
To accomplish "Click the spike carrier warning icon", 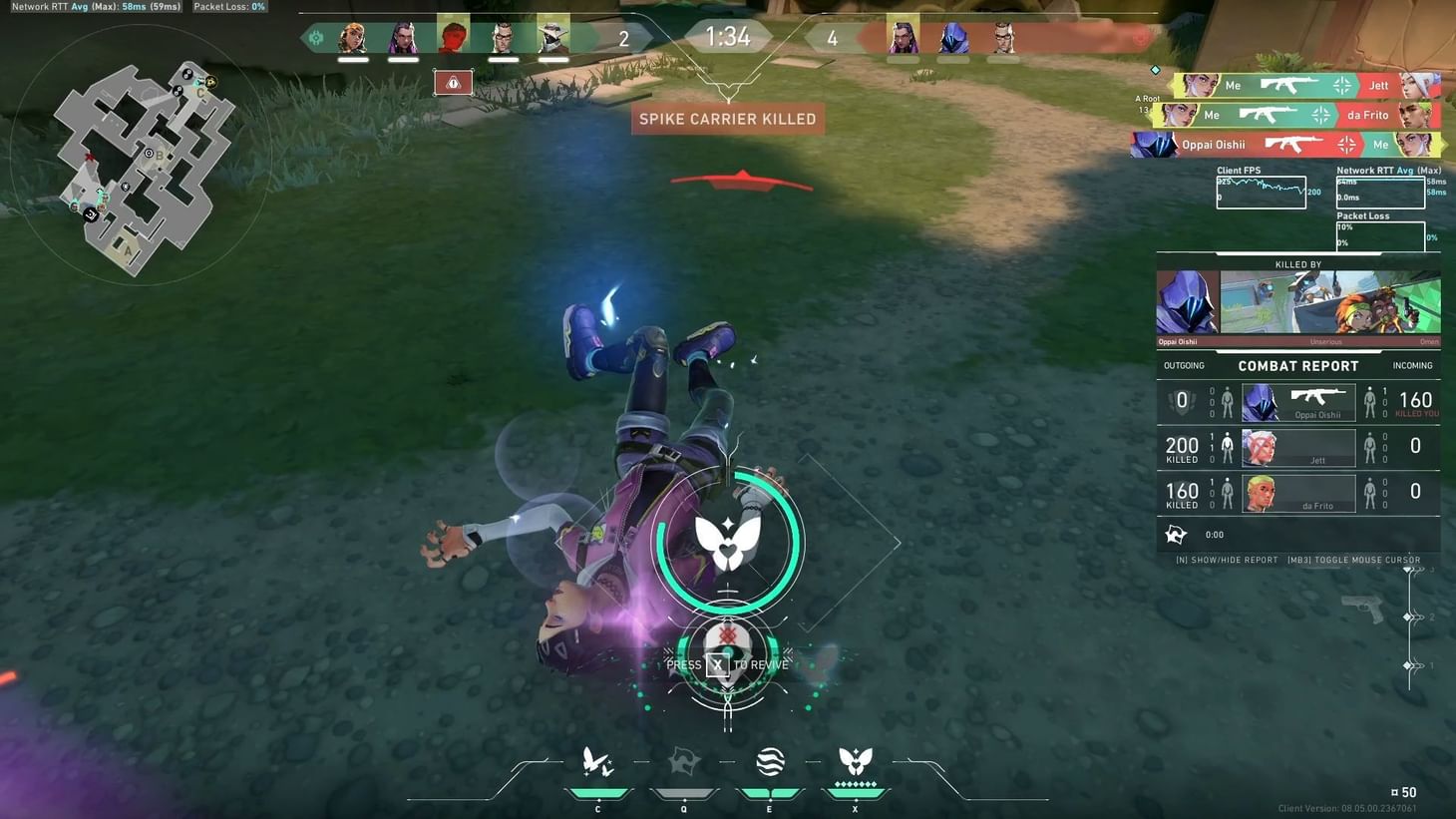I will (454, 83).
